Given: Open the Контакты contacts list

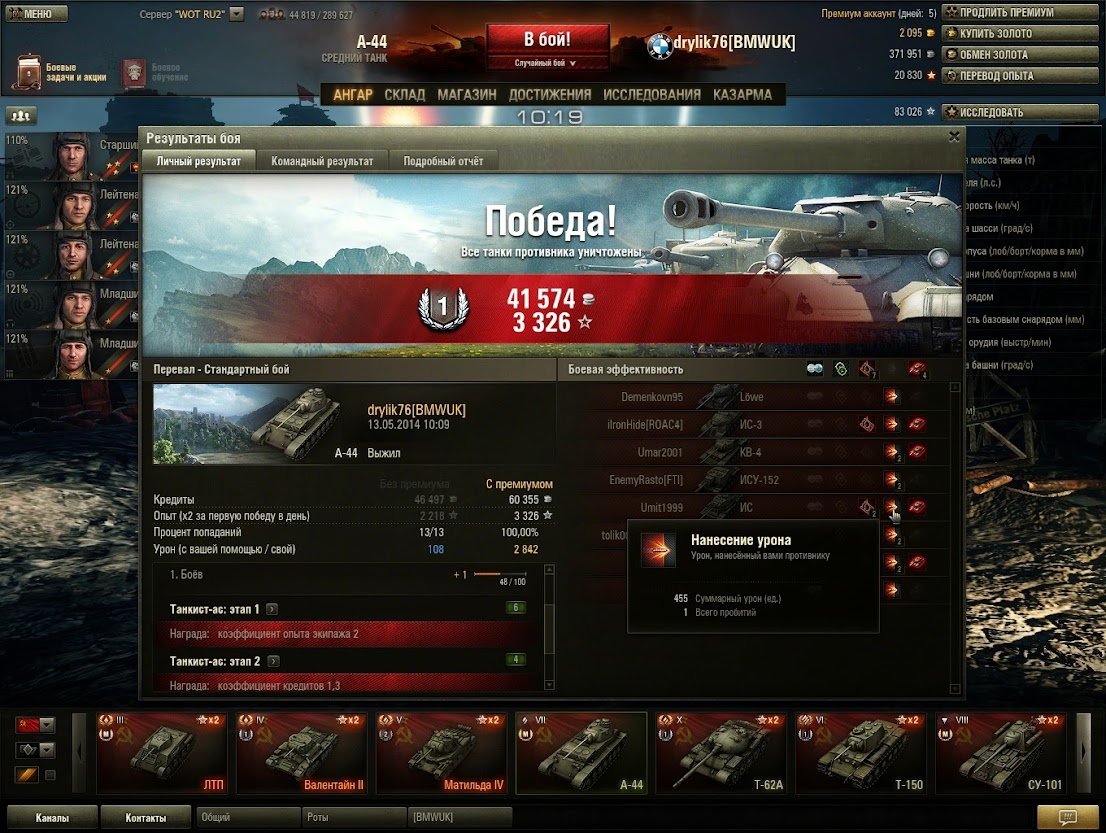Looking at the screenshot, I should pyautogui.click(x=146, y=818).
